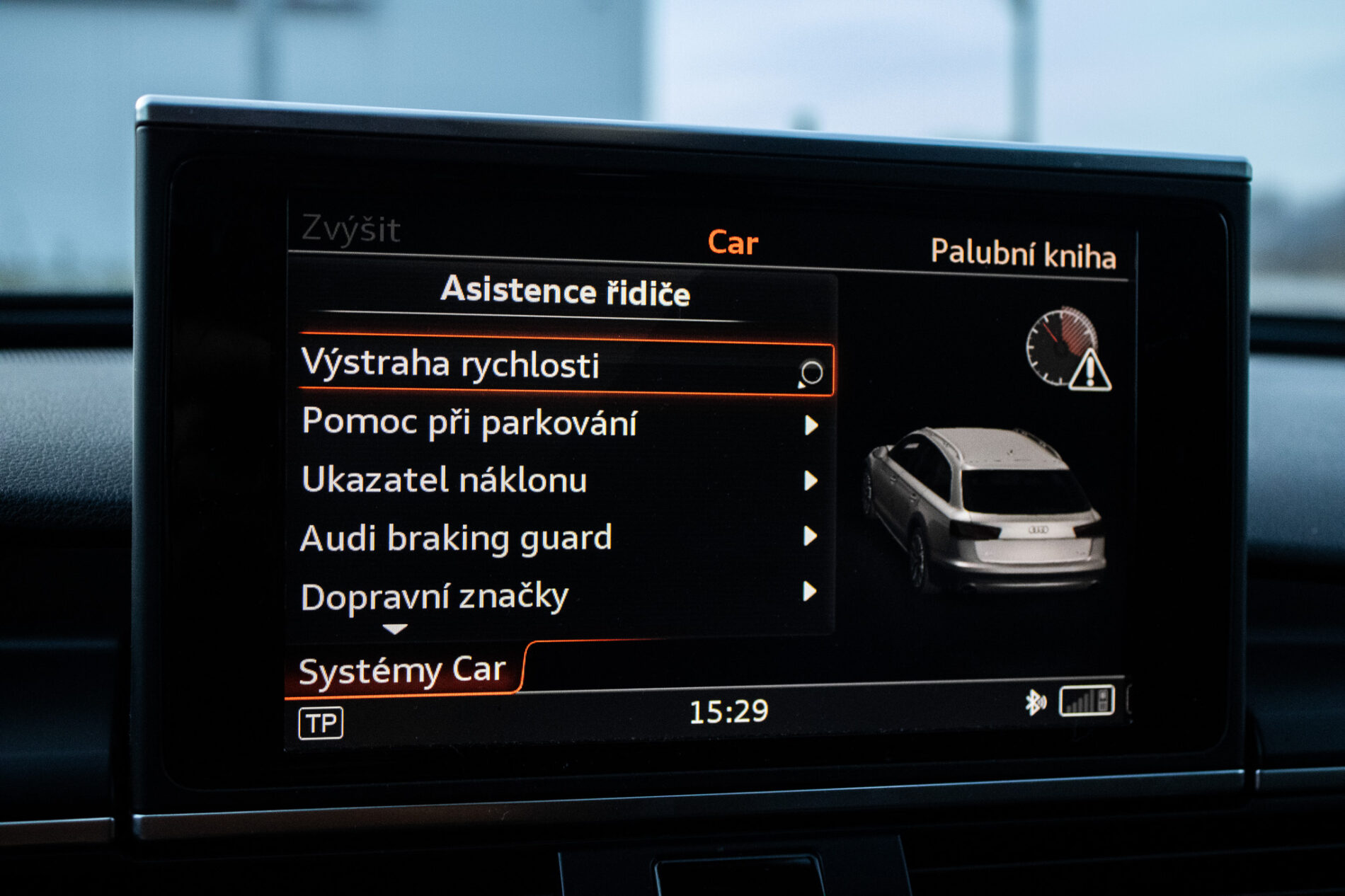Toggle the Výstraha rychlosti radio circle

coord(811,372)
